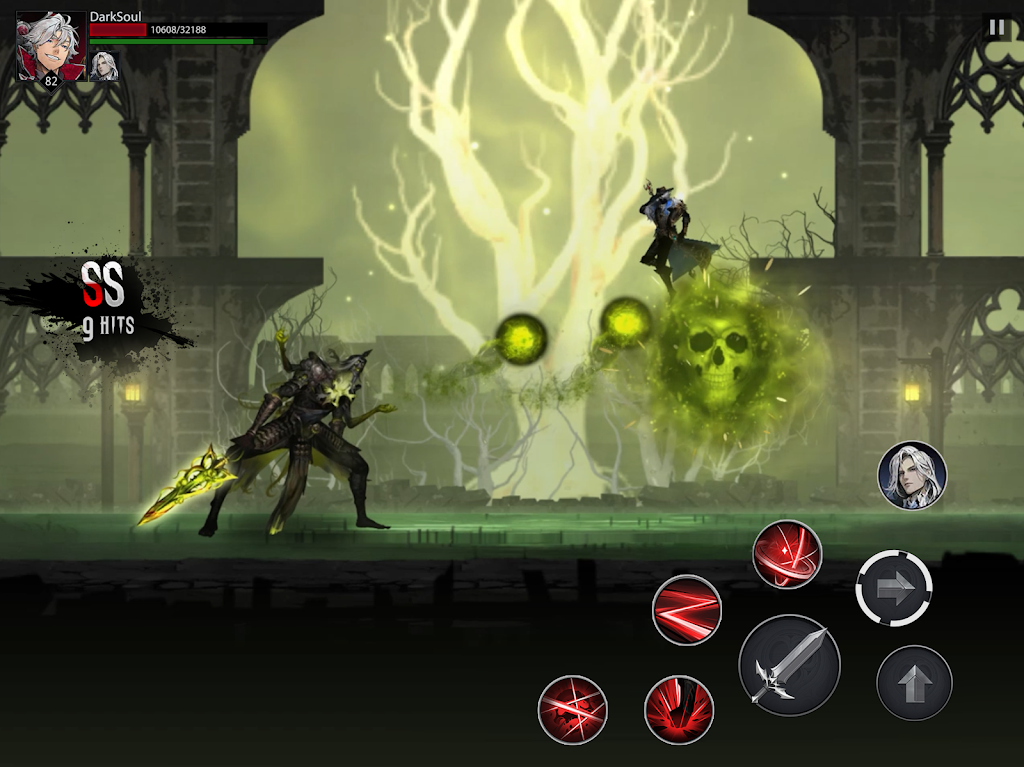Click the small secondary character portrait
Image resolution: width=1024 pixels, height=767 pixels.
[x=104, y=66]
